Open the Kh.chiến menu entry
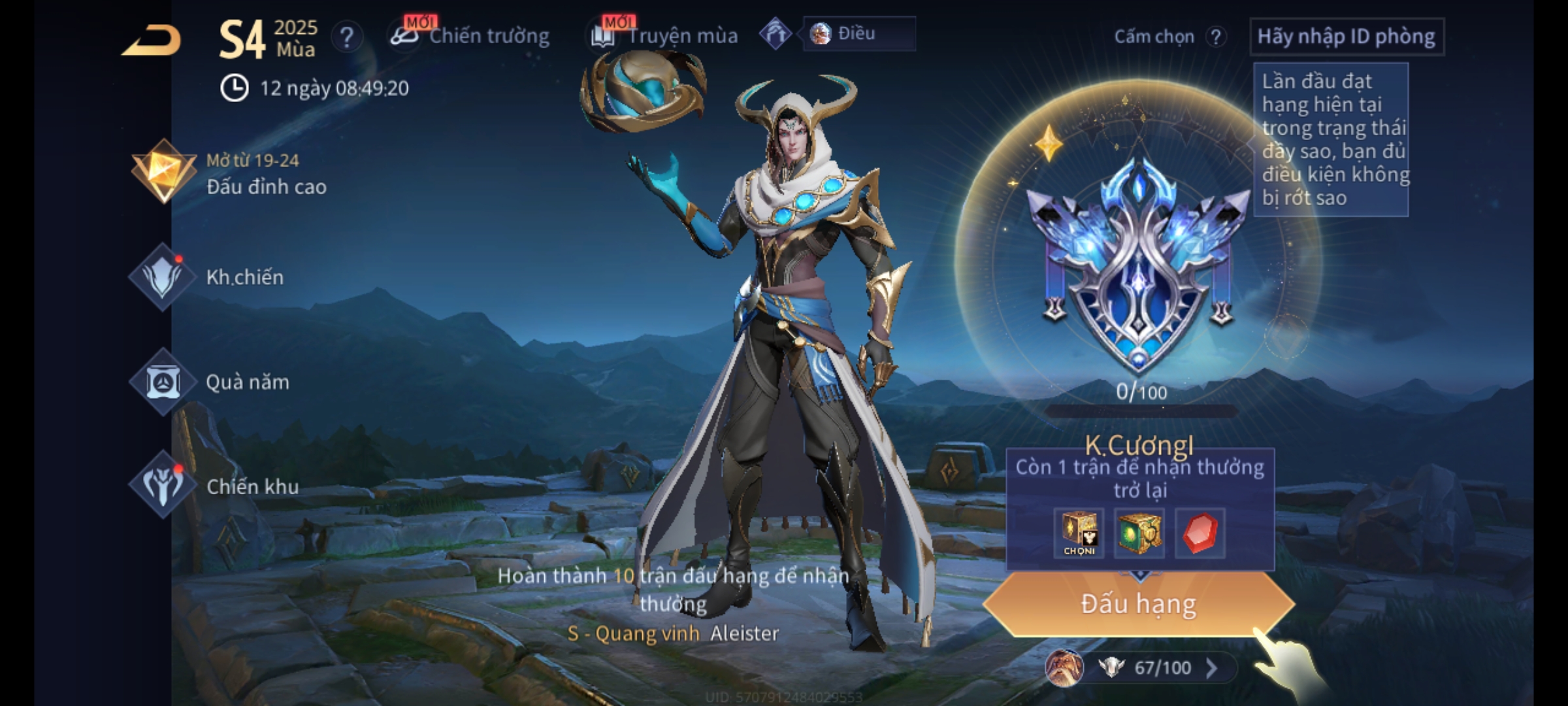The image size is (1568, 706). (x=209, y=277)
